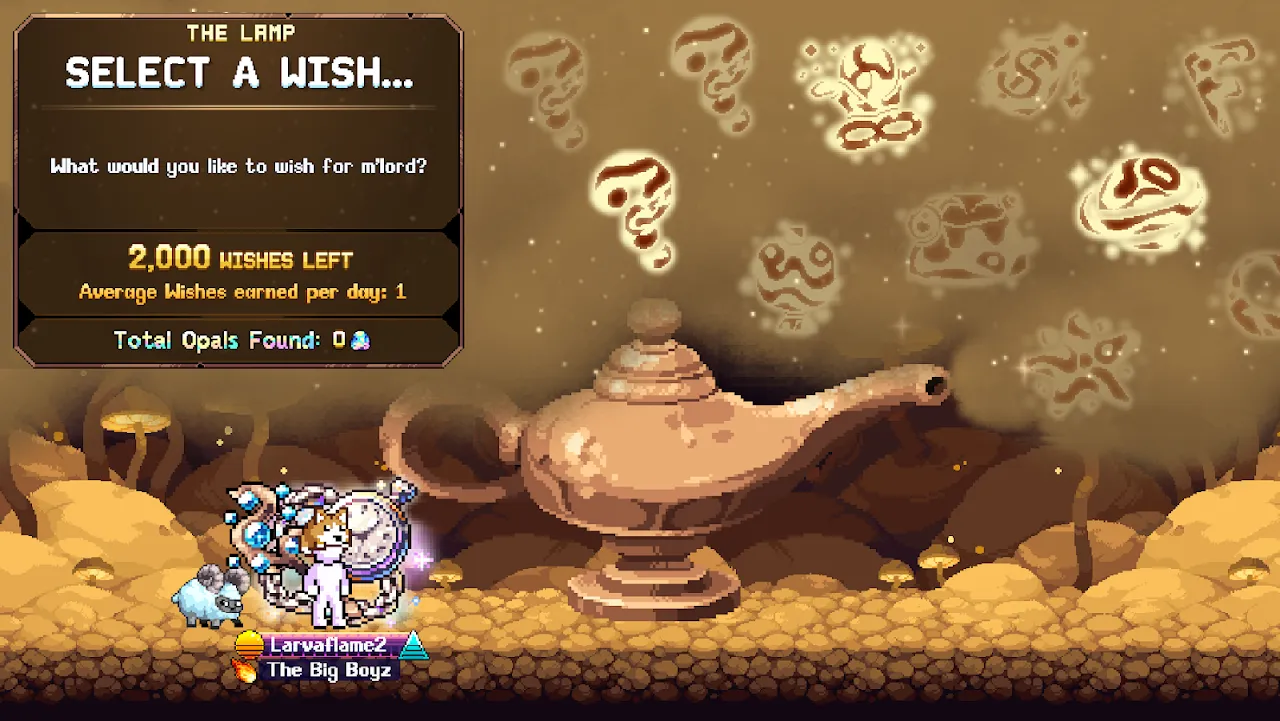1280x721 pixels.
Task: Click the Larvaflame2 nameplate
Action: point(330,645)
